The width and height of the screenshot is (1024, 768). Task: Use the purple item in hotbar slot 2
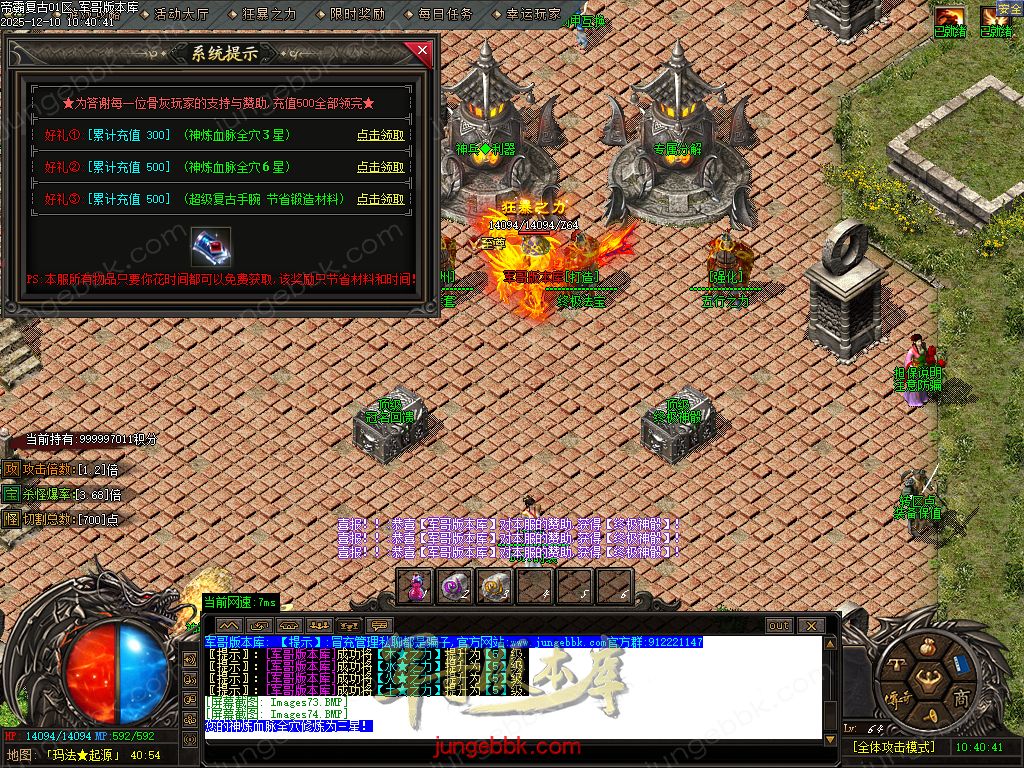[x=456, y=587]
